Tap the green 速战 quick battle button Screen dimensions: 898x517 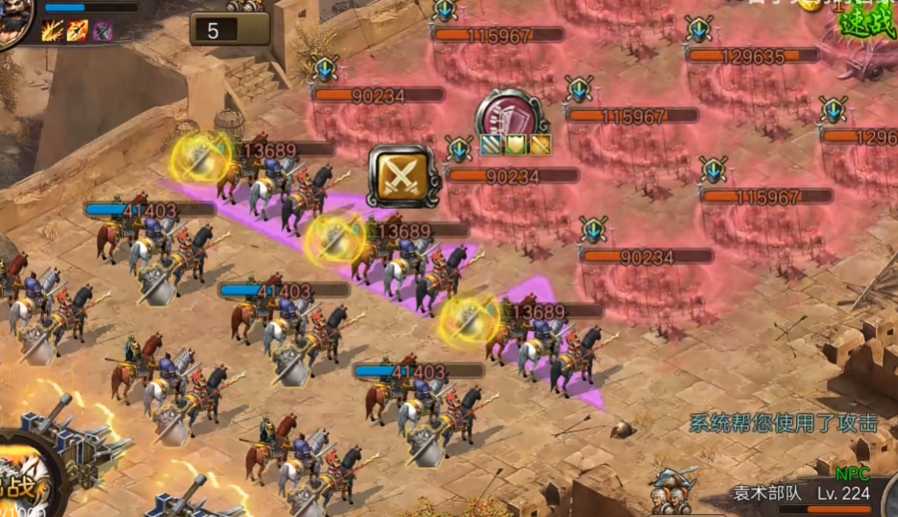coord(867,18)
